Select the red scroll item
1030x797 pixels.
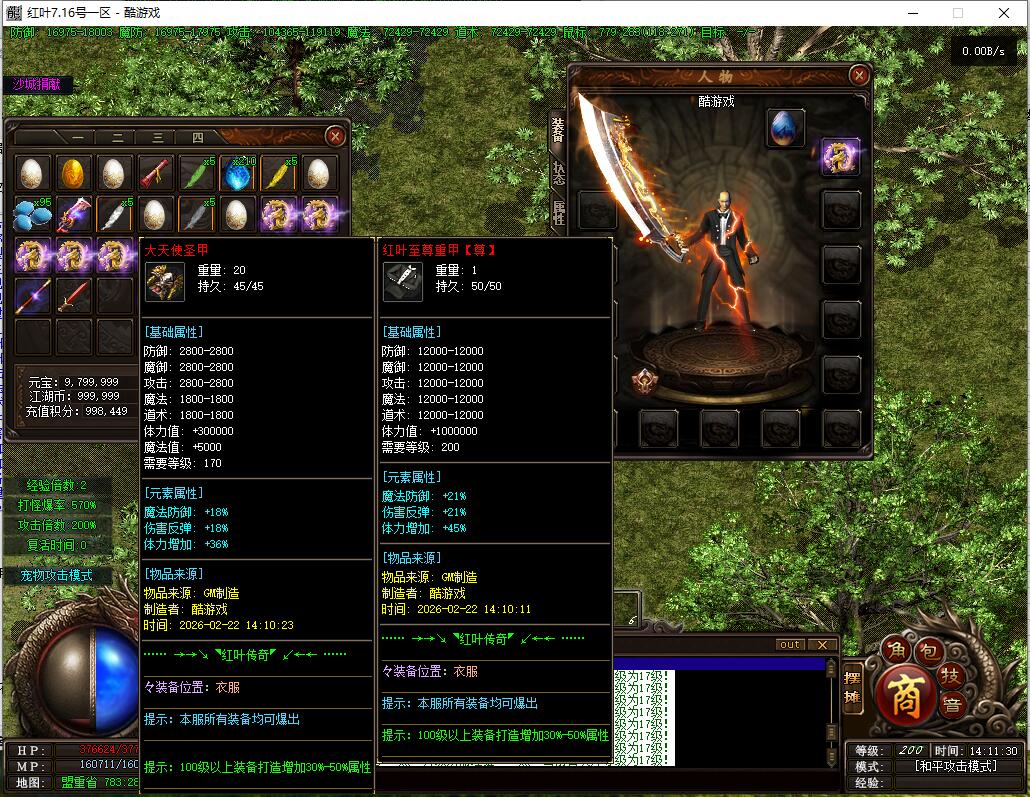156,173
